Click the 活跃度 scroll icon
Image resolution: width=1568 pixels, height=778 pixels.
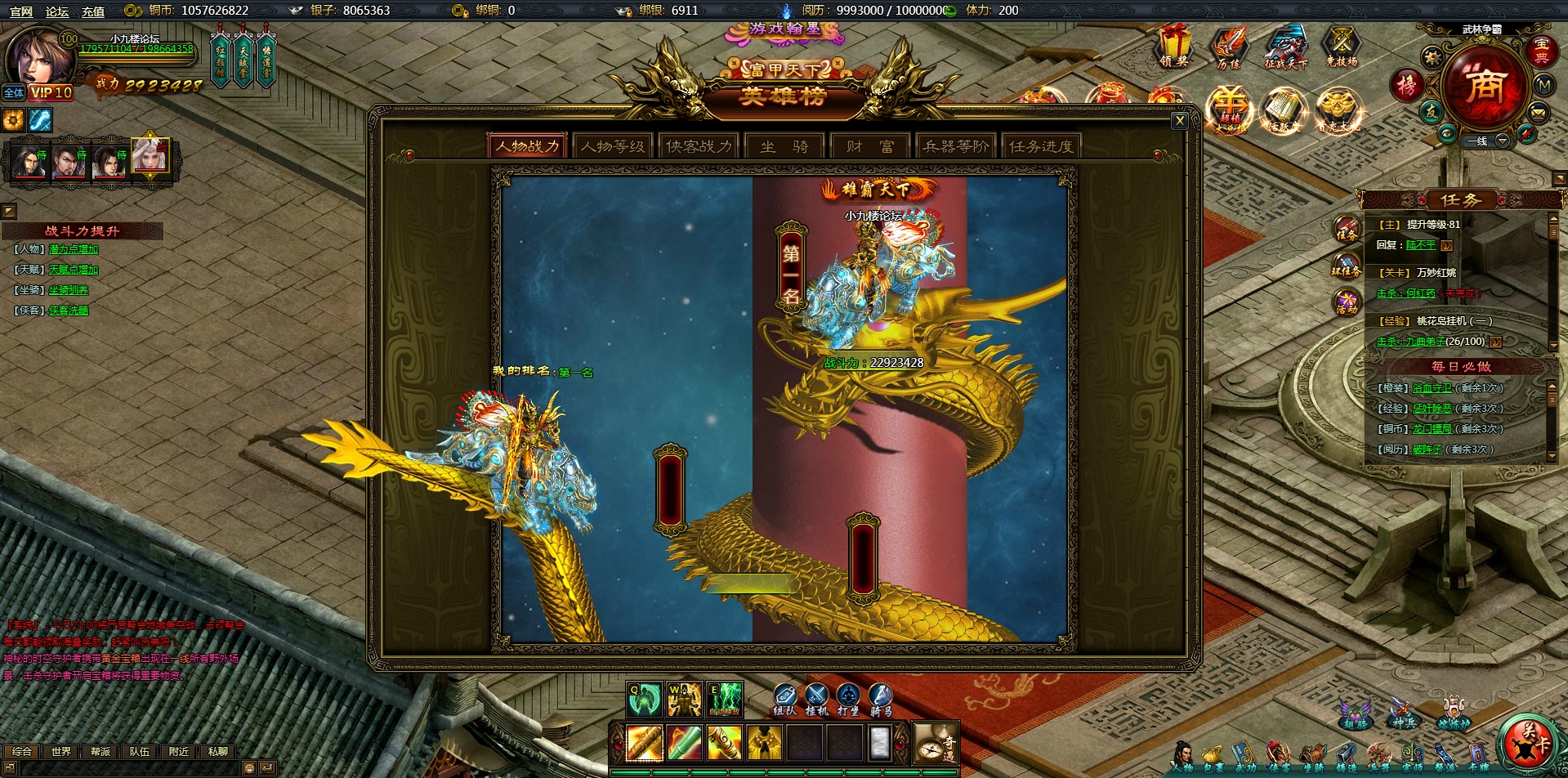pos(1283,110)
